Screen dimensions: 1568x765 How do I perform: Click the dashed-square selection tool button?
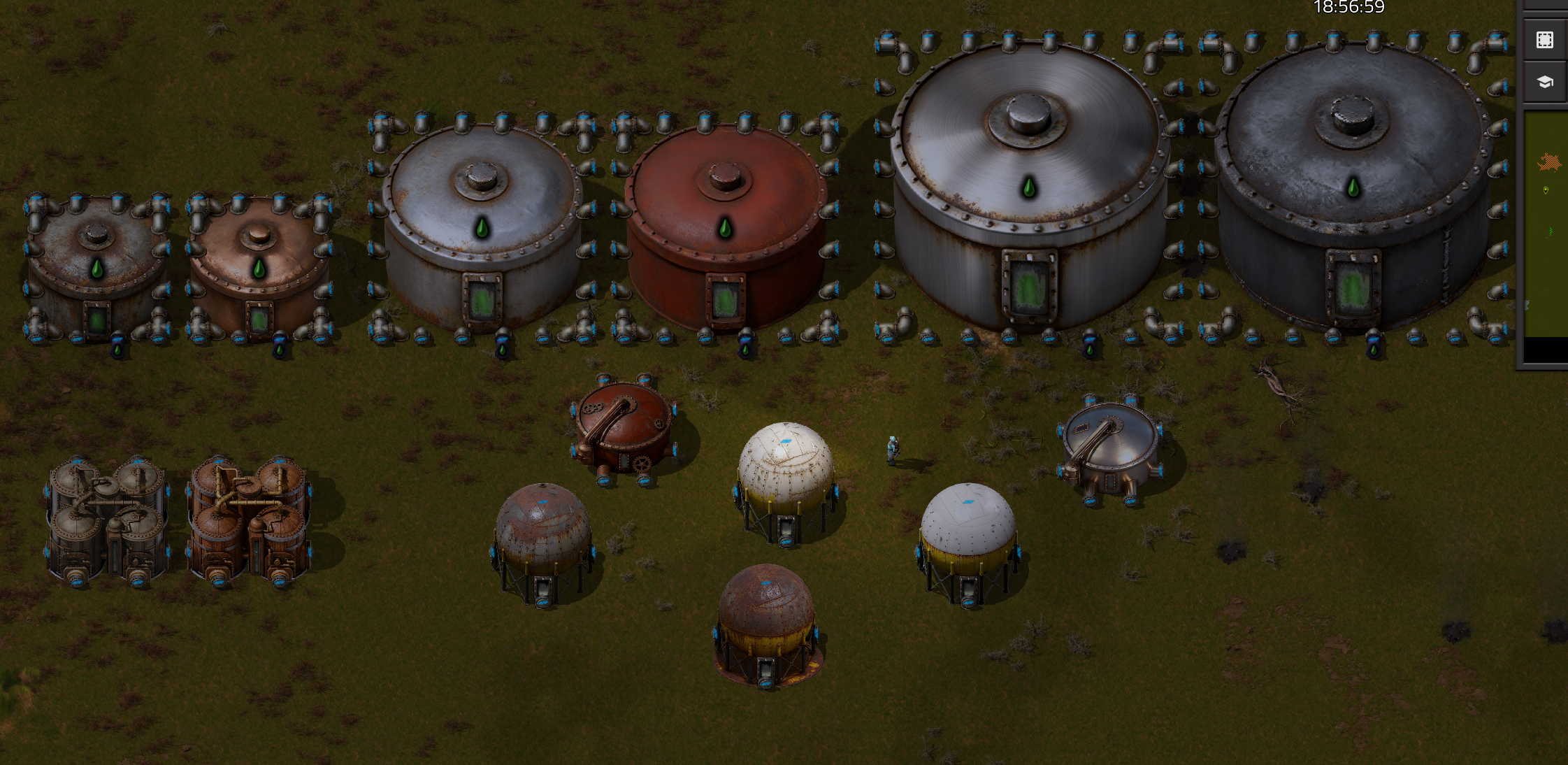(x=1545, y=40)
